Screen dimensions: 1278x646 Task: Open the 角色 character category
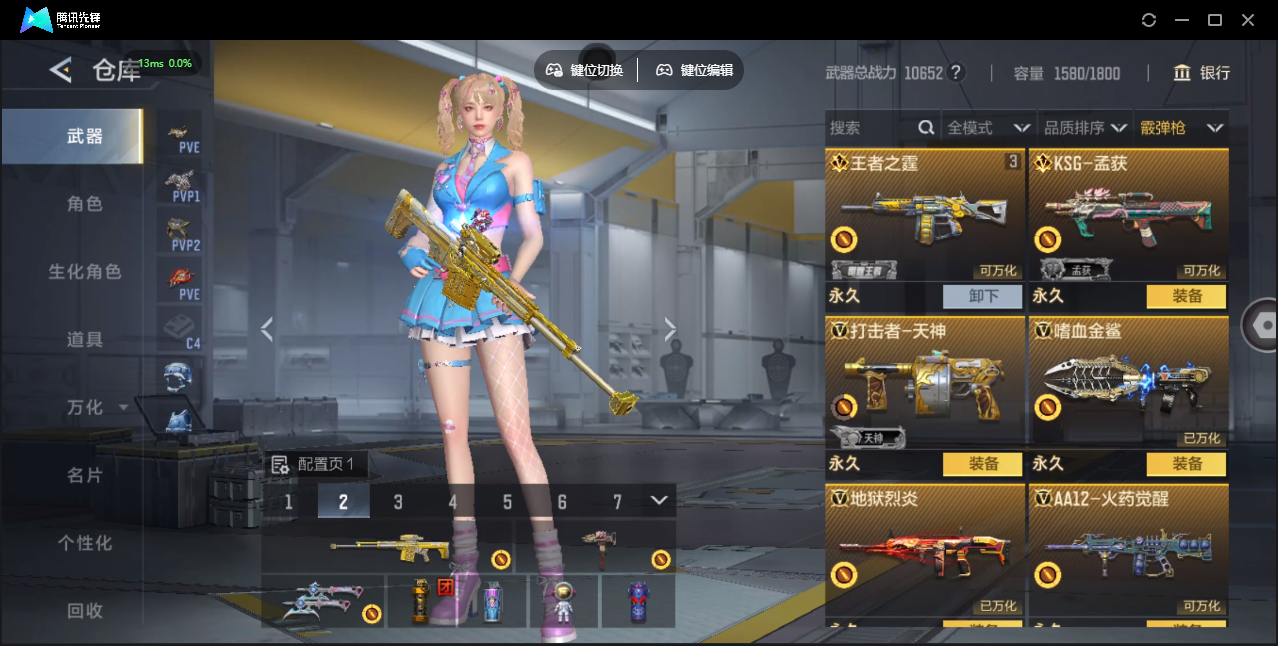click(85, 204)
